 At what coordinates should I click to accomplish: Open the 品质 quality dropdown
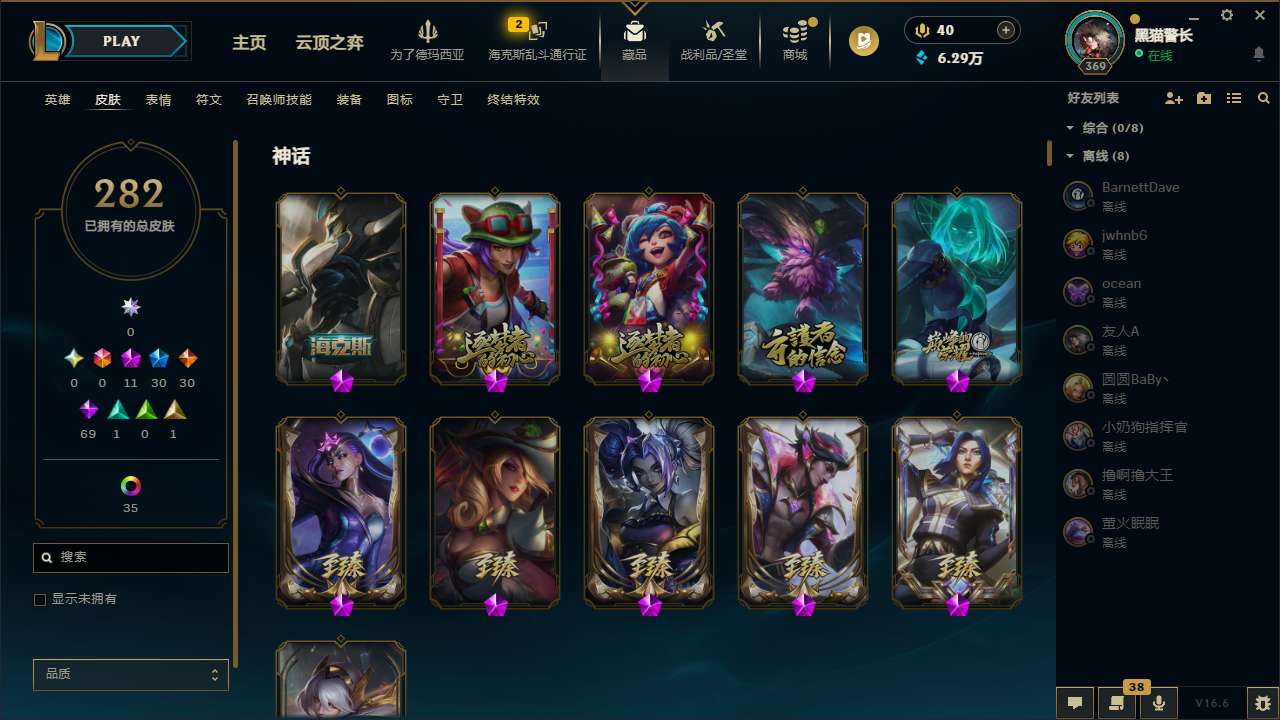(130, 674)
